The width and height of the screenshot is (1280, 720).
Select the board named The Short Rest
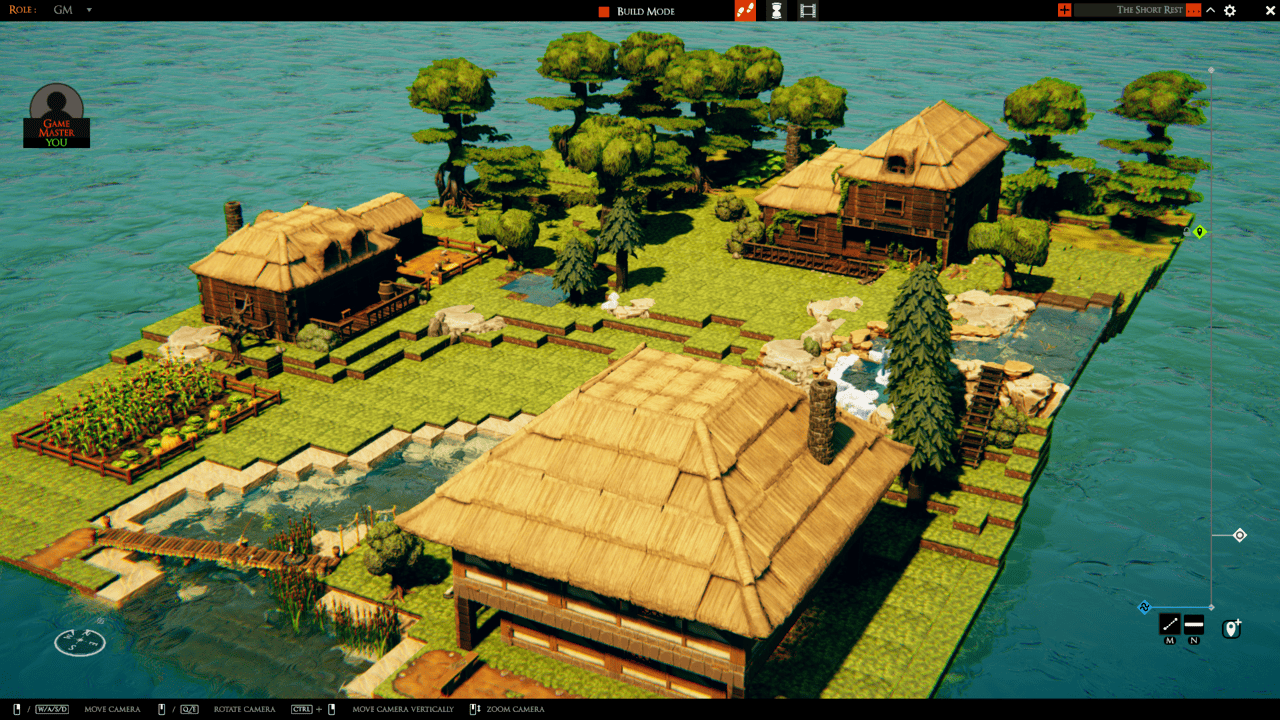1150,9
